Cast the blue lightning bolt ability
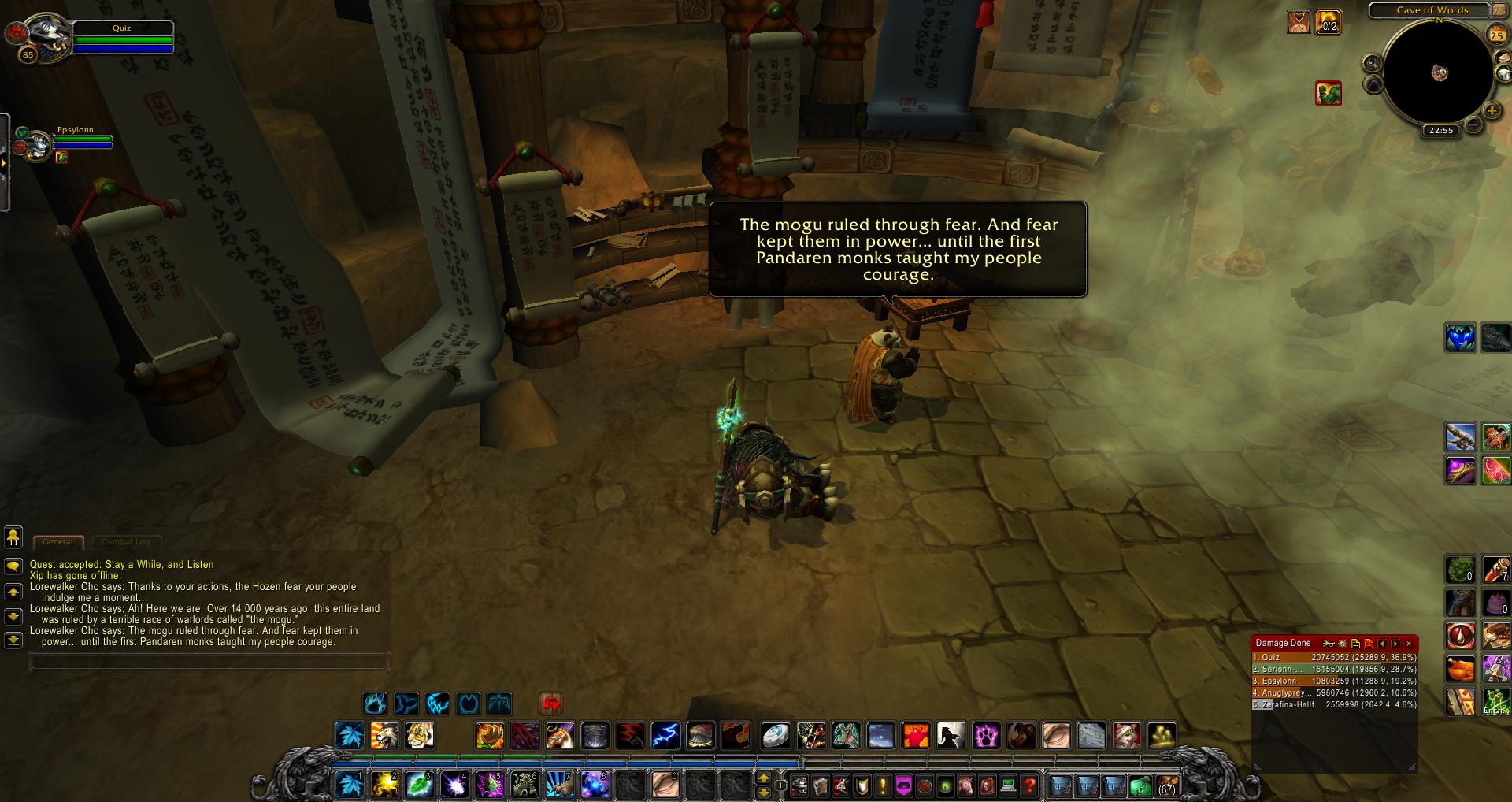 pyautogui.click(x=665, y=736)
